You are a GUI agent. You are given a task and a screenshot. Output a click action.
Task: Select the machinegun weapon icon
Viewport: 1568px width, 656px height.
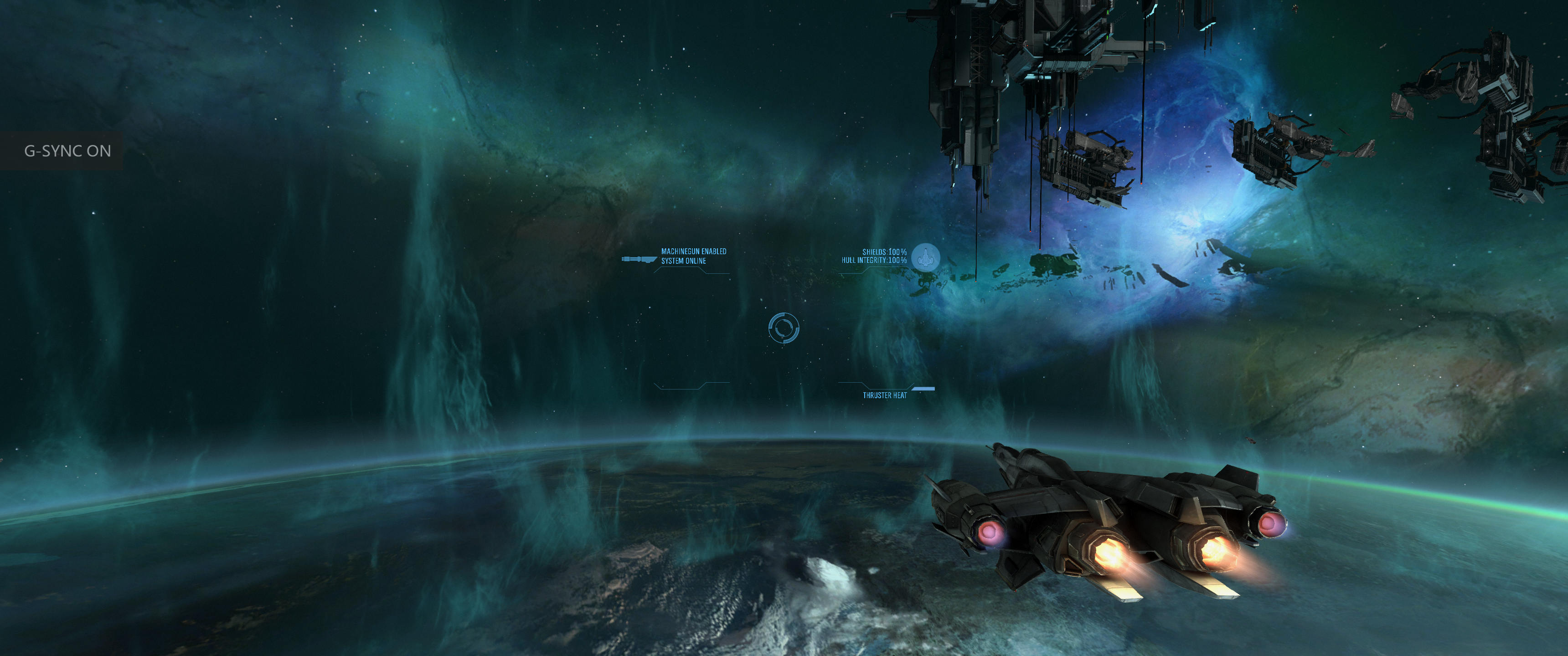tap(639, 260)
